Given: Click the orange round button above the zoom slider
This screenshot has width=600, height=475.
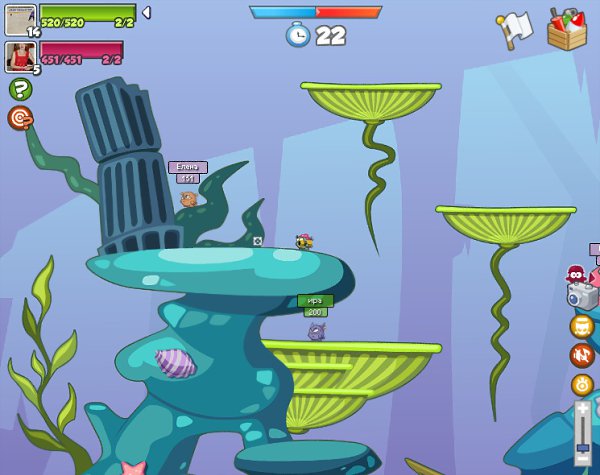Looking at the screenshot, I should point(582,385).
